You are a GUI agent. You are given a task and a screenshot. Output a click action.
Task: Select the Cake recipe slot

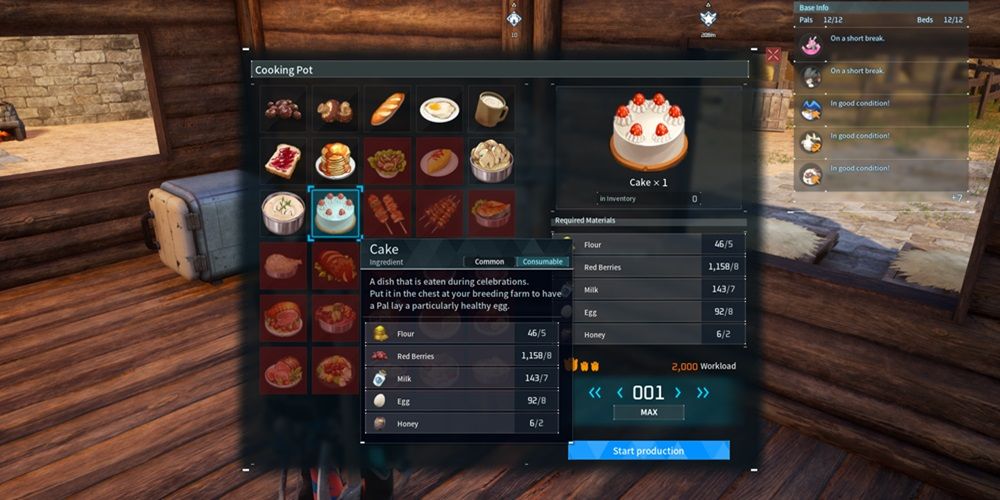(x=335, y=213)
